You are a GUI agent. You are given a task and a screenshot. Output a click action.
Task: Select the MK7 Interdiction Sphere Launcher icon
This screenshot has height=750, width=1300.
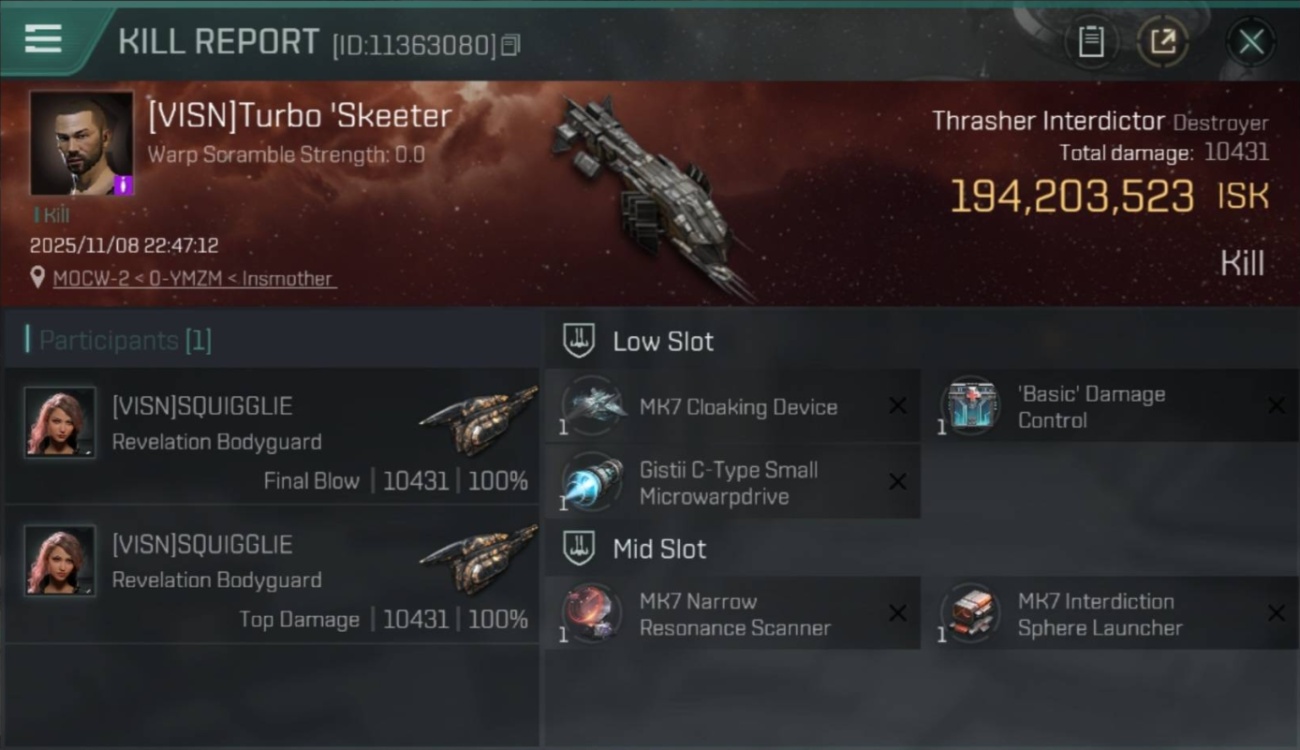click(970, 613)
